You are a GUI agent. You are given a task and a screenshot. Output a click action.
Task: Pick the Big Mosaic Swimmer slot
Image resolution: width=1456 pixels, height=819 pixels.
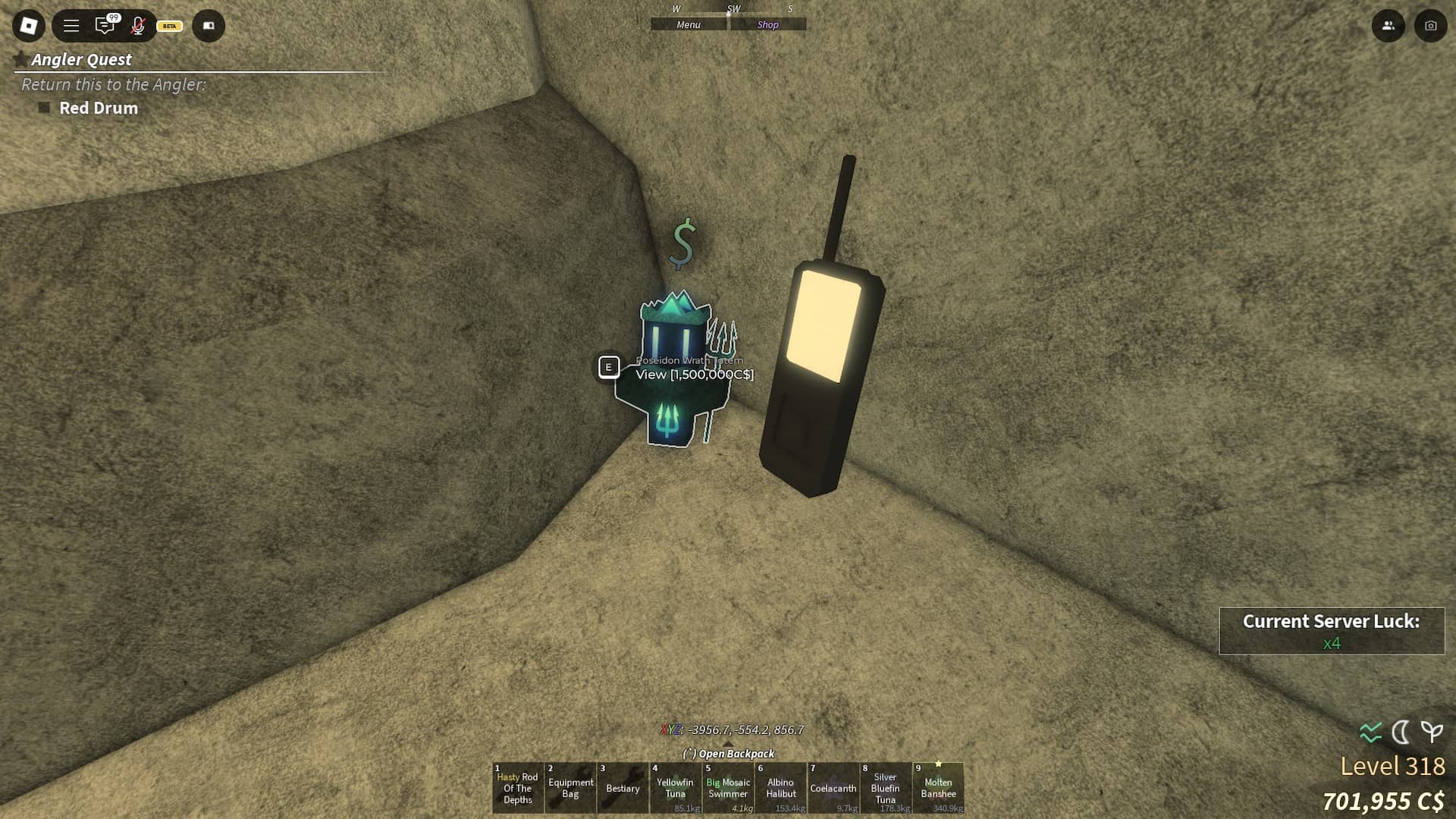click(728, 788)
